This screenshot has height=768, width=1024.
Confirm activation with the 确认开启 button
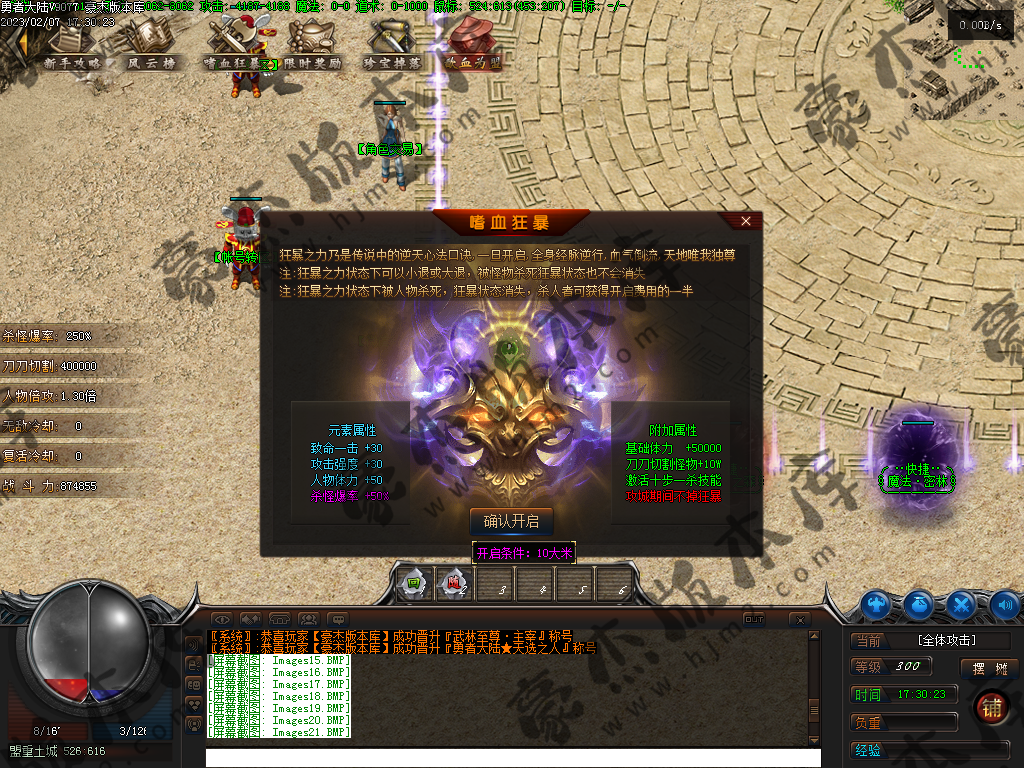point(511,521)
